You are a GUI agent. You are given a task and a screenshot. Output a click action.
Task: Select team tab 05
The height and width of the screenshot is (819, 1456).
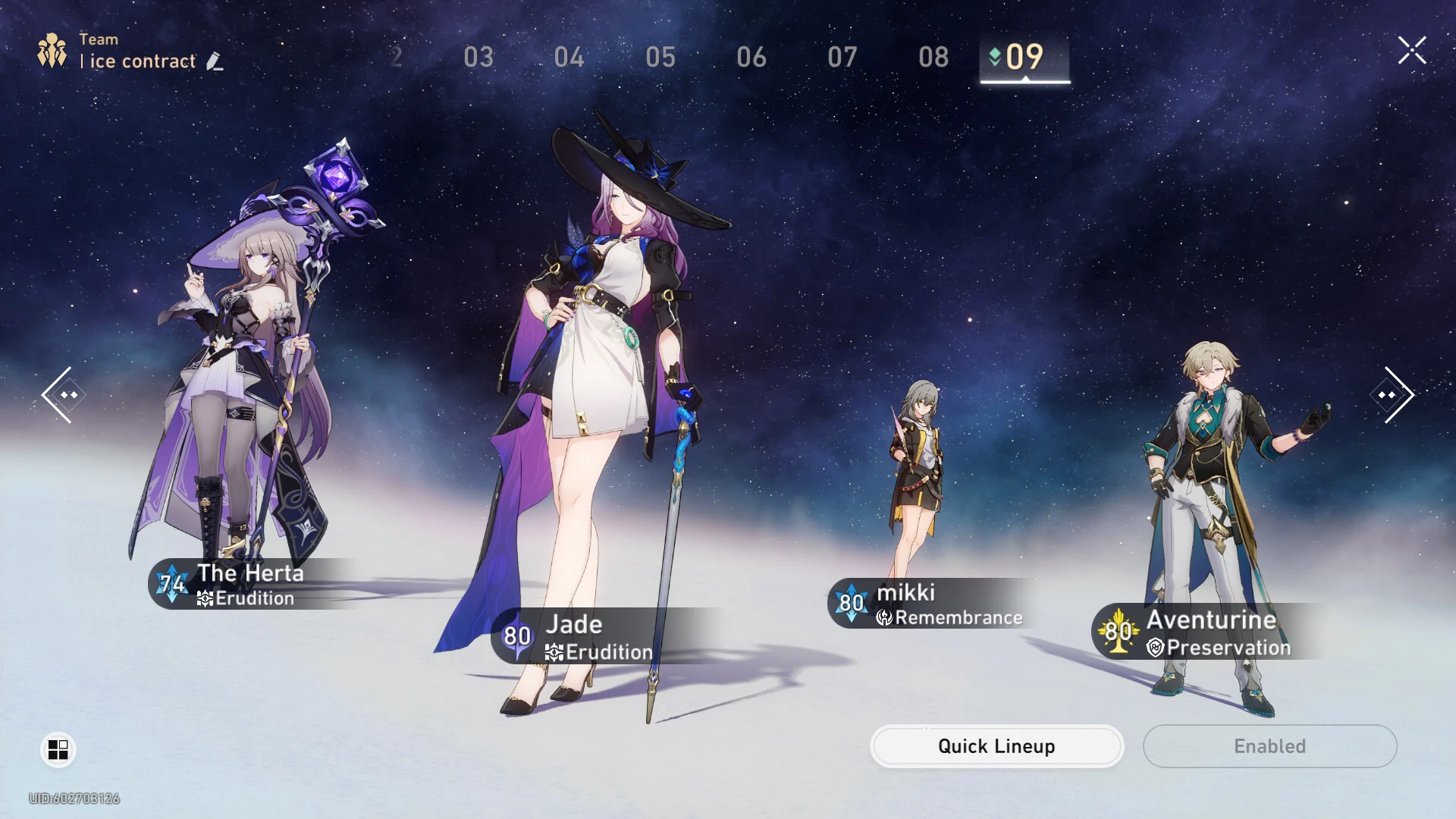(x=661, y=57)
